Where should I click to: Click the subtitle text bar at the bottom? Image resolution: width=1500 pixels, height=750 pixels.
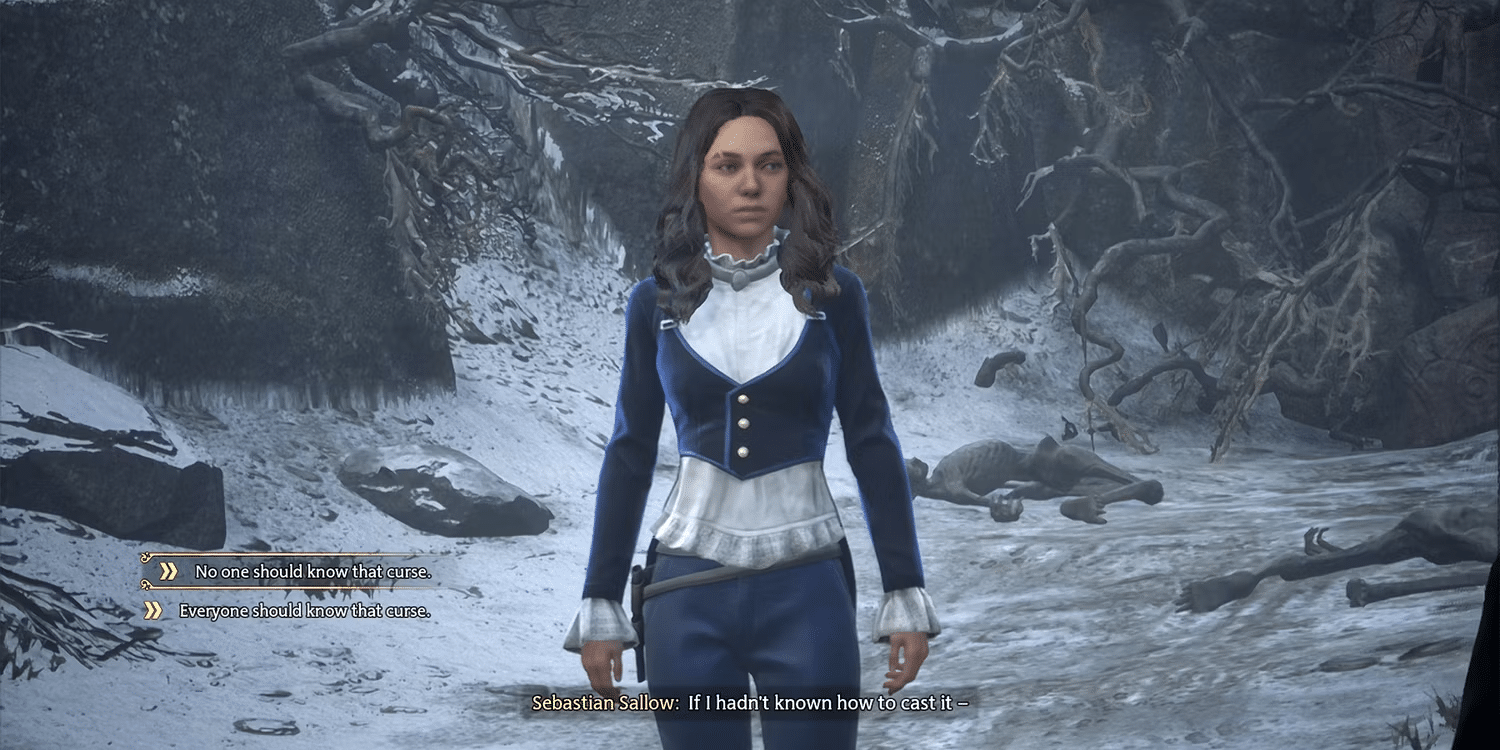click(x=750, y=703)
